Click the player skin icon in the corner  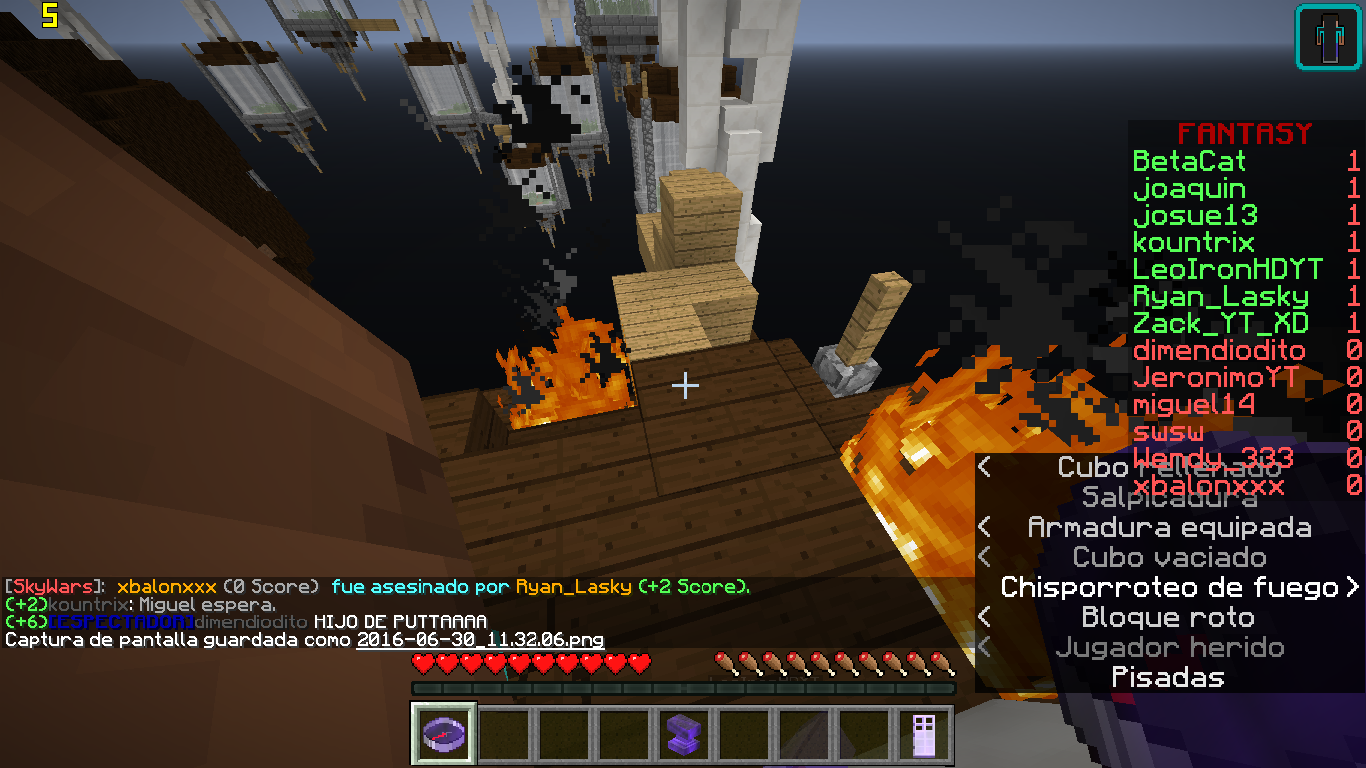click(x=1328, y=38)
